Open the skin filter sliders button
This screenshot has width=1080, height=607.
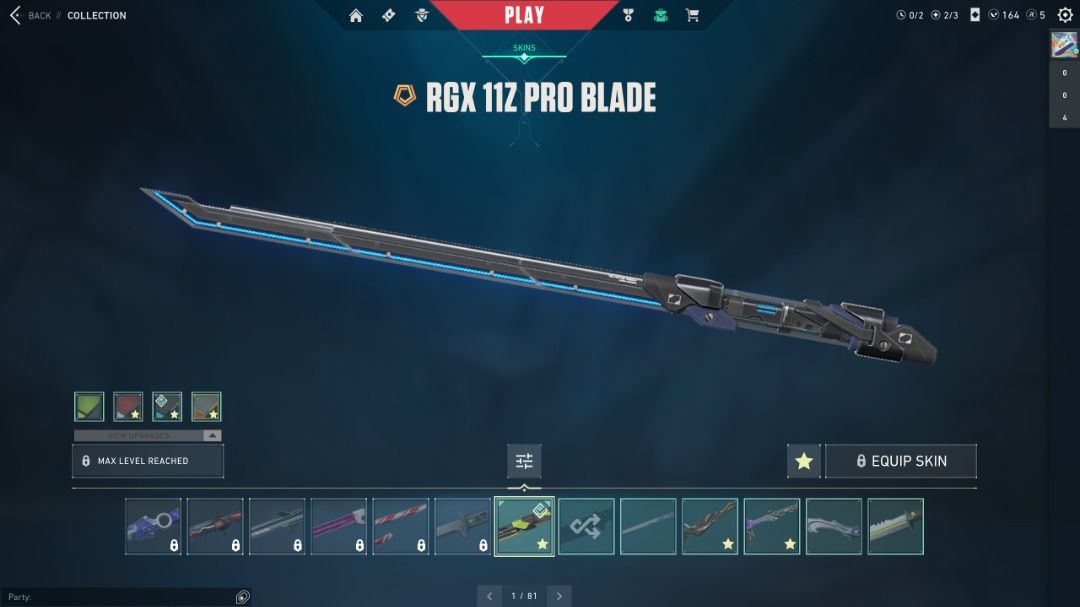click(524, 461)
